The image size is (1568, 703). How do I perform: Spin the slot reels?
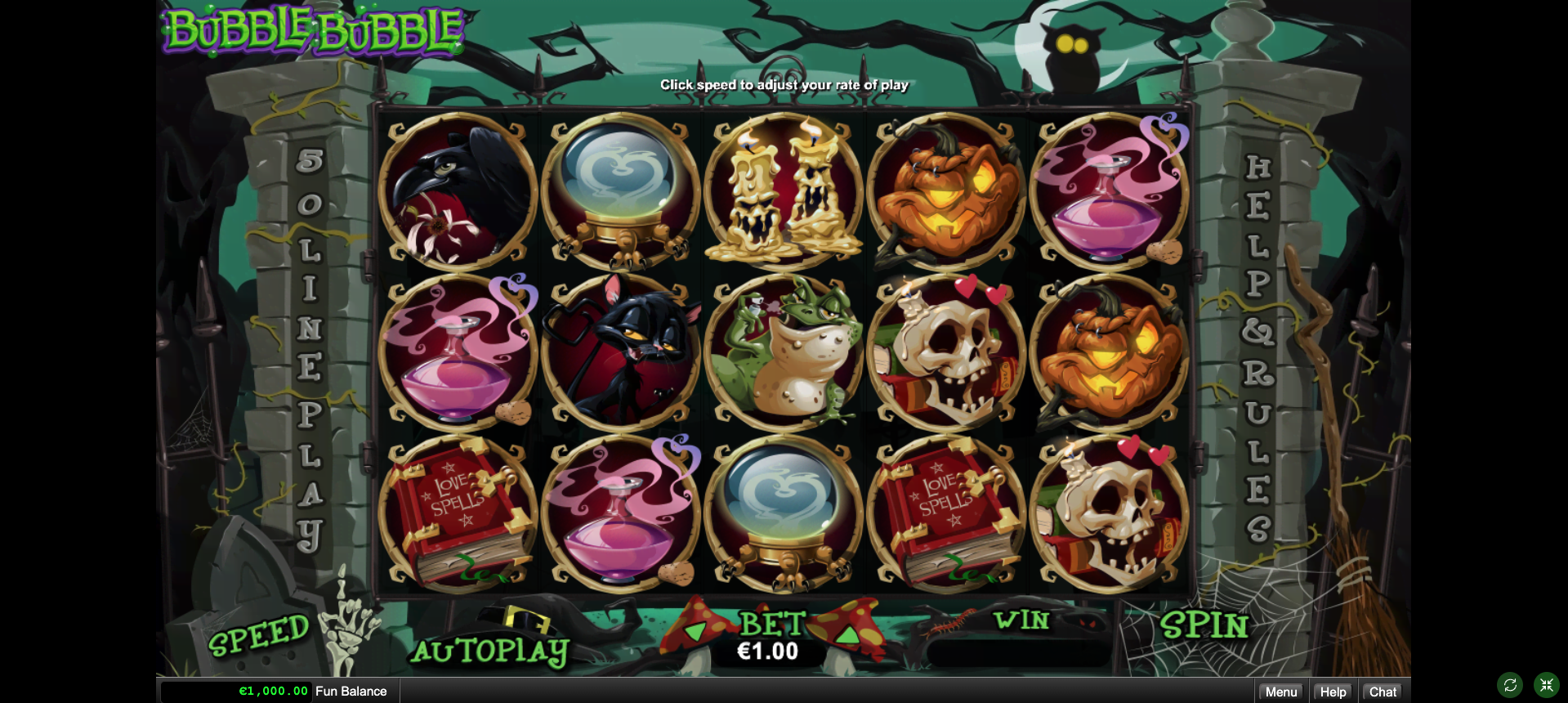(x=1204, y=626)
